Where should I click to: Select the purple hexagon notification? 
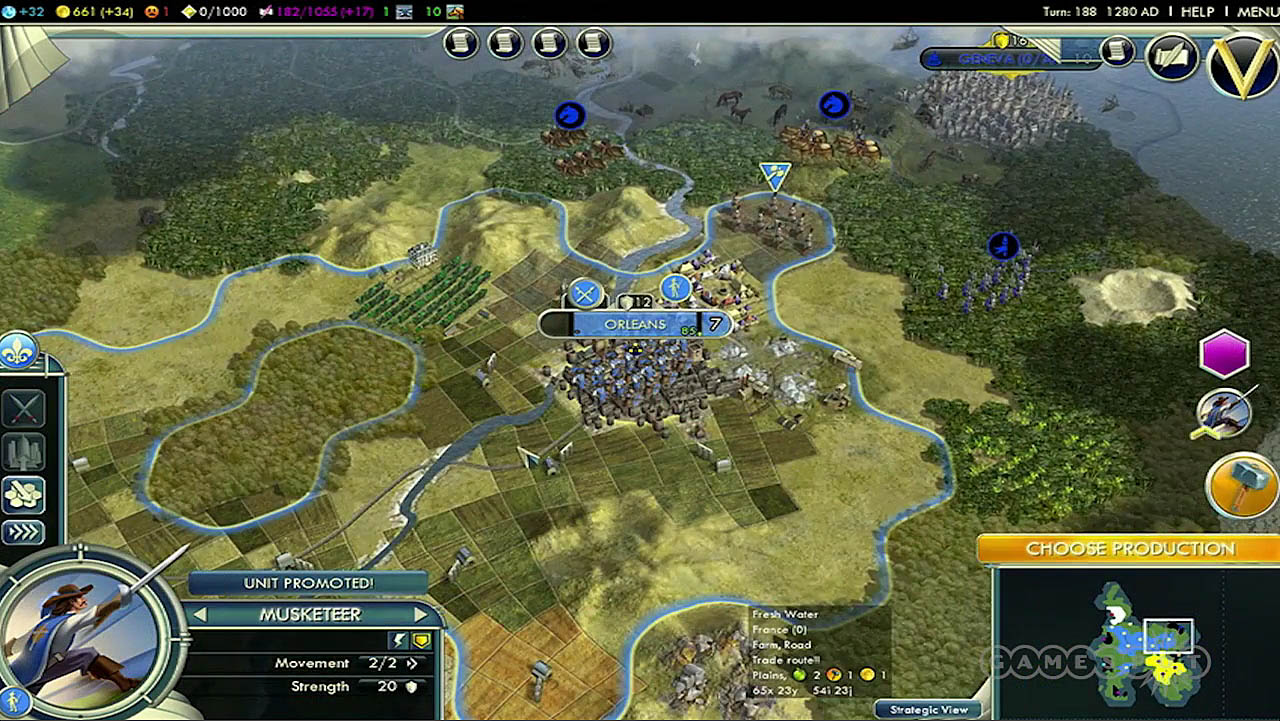pyautogui.click(x=1224, y=354)
